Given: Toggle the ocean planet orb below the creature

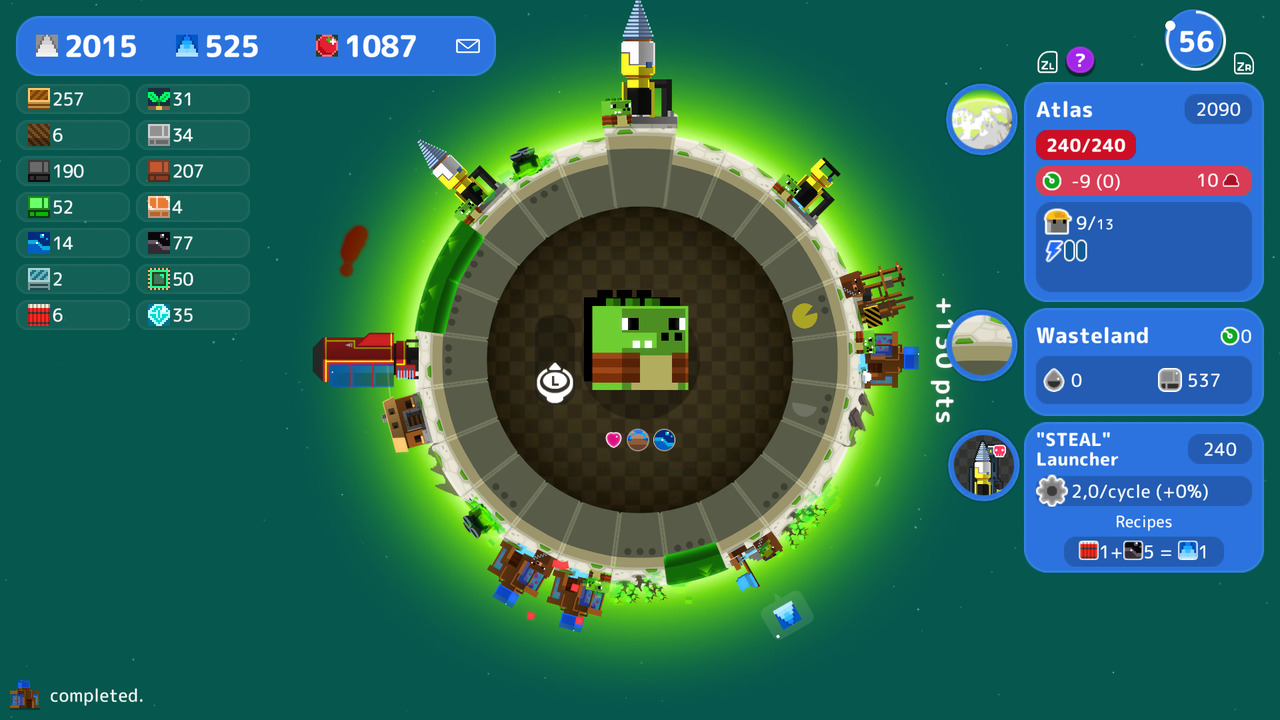Looking at the screenshot, I should (664, 439).
